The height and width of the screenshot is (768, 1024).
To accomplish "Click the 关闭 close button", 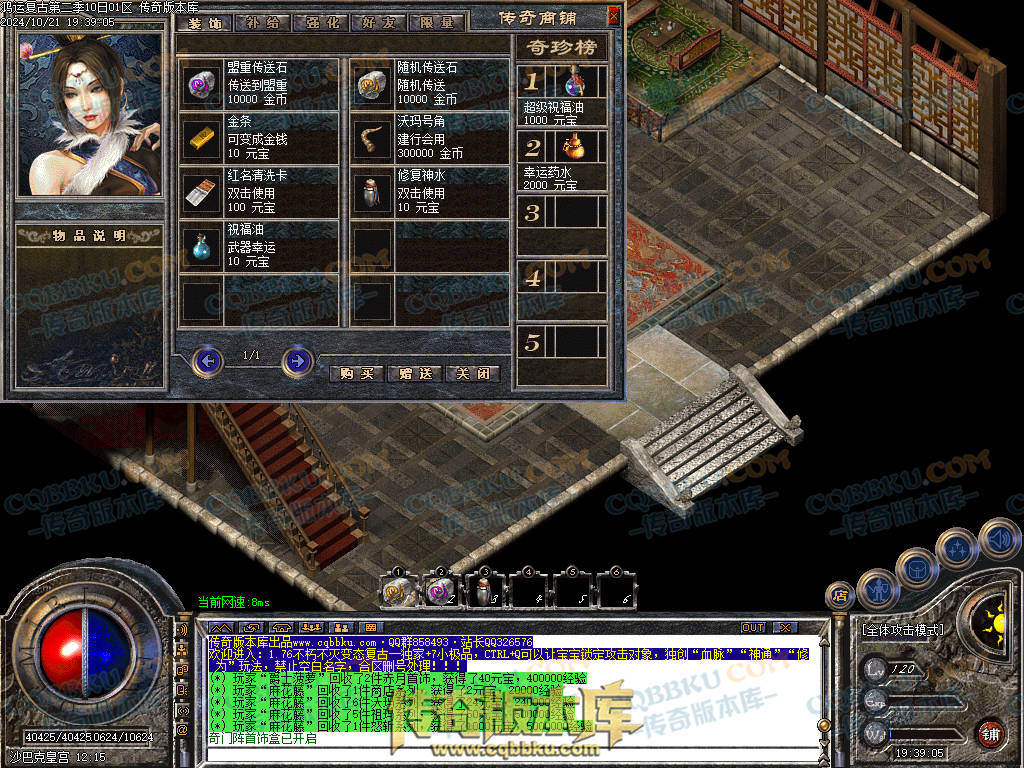I will (472, 374).
